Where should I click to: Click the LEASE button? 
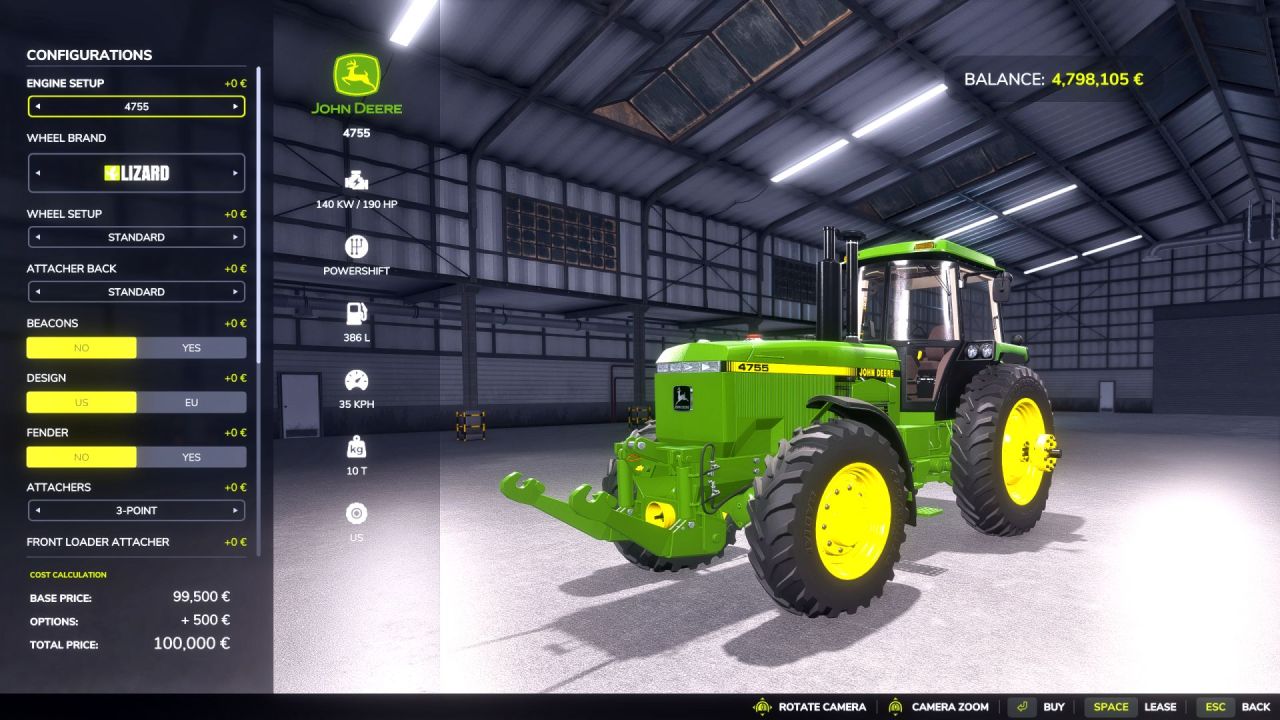1161,706
